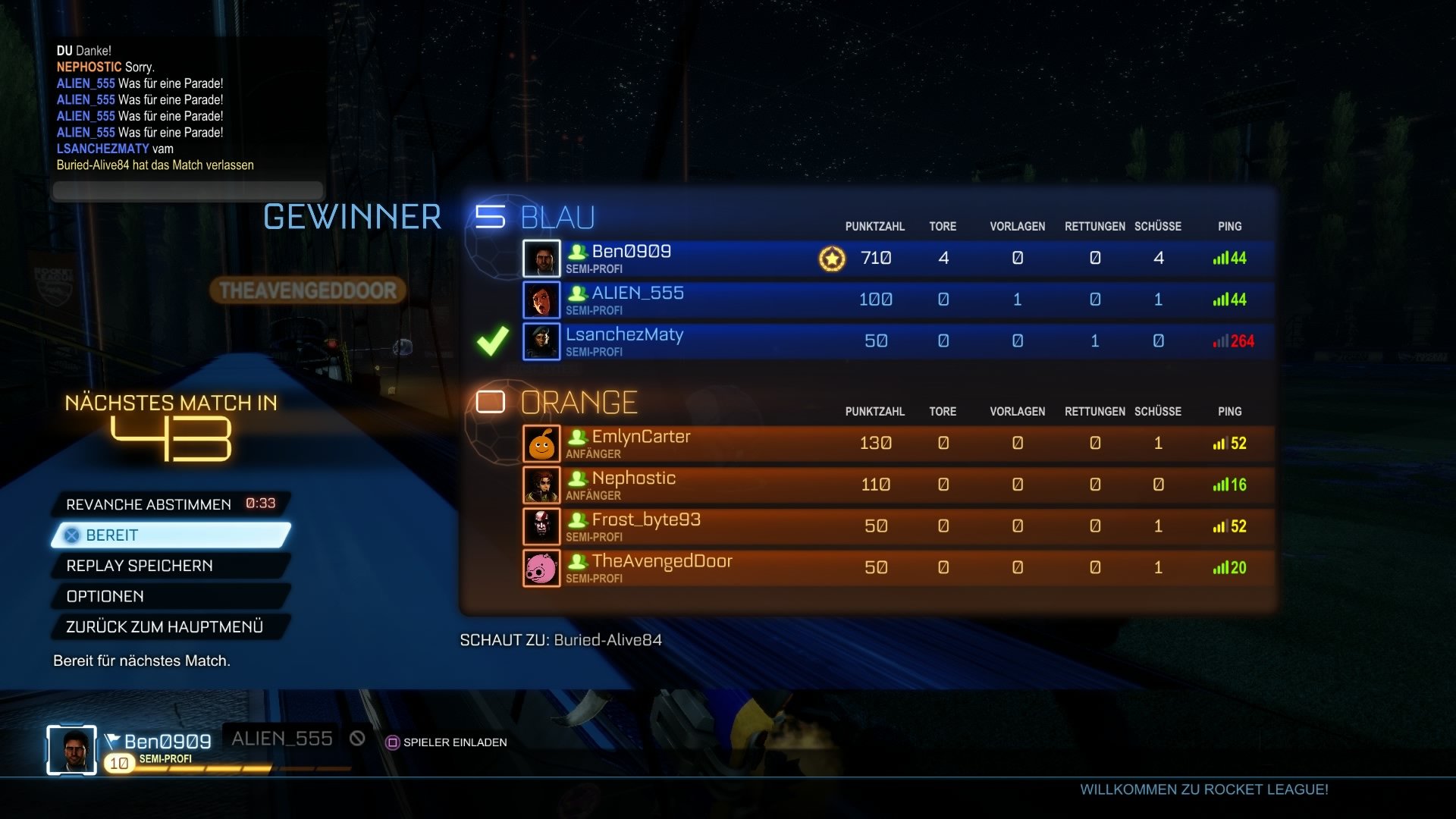This screenshot has width=1456, height=819.
Task: Click the MVP star icon next to Ben0909's score
Action: tap(831, 259)
